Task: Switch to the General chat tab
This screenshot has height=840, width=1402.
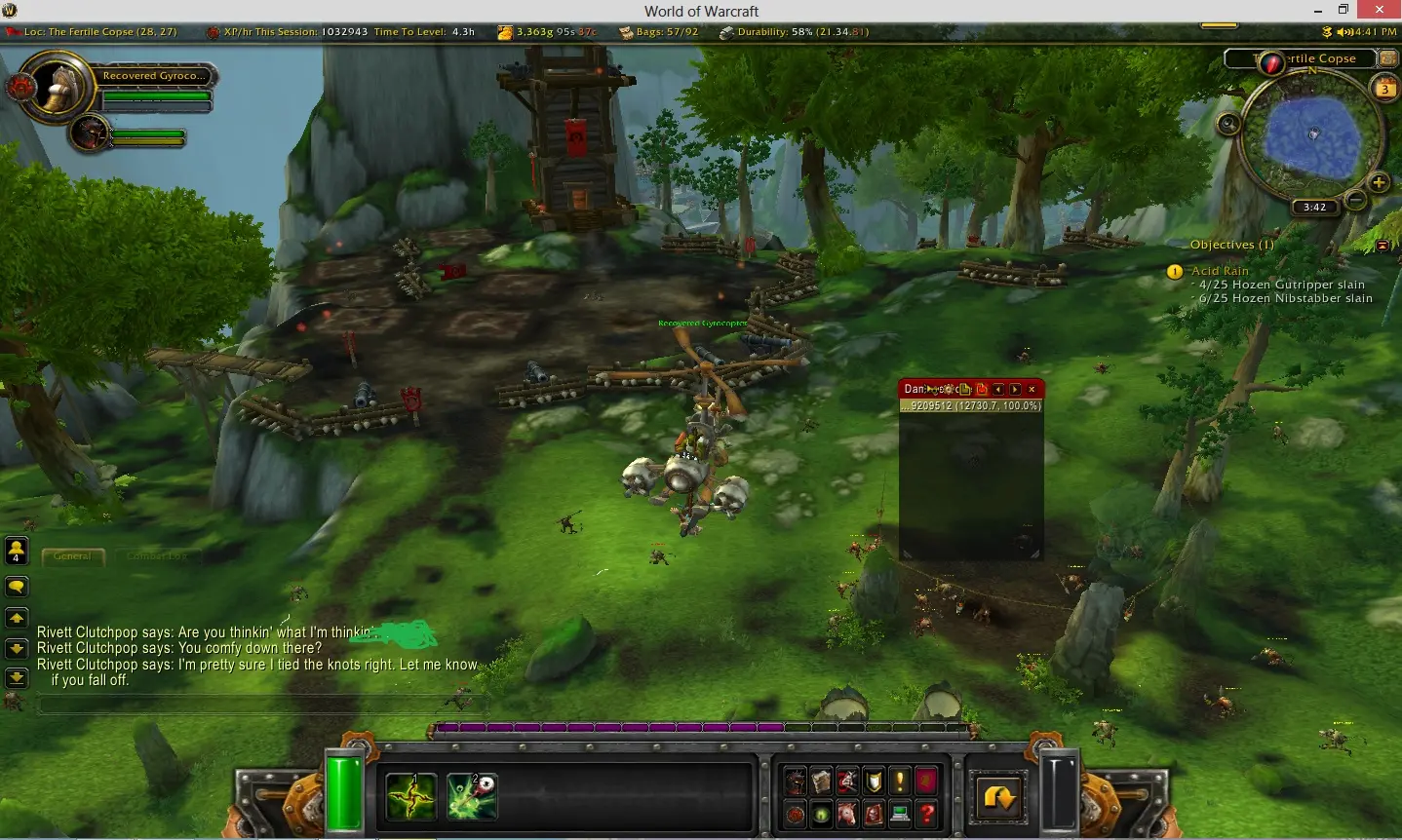Action: pos(72,556)
